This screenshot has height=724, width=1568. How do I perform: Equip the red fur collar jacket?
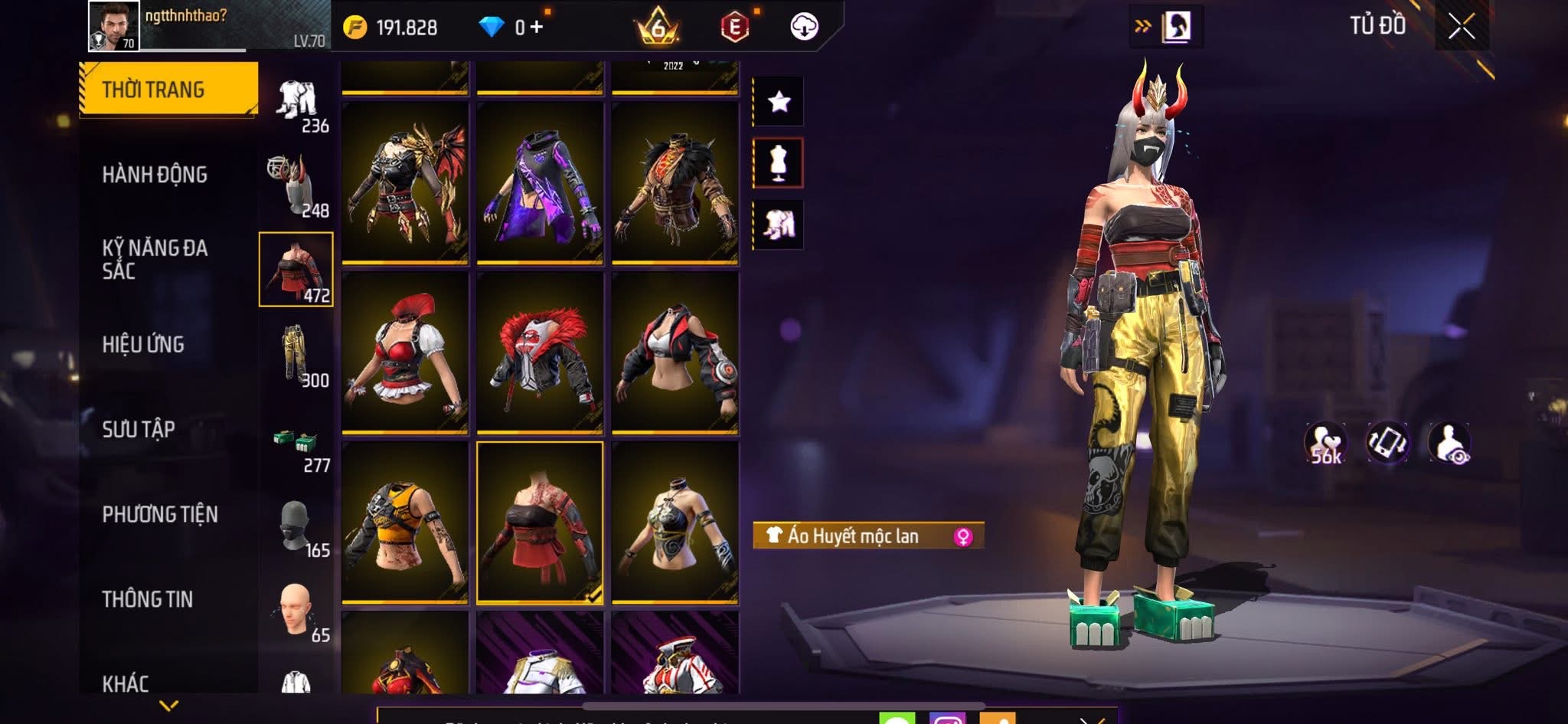coord(540,353)
